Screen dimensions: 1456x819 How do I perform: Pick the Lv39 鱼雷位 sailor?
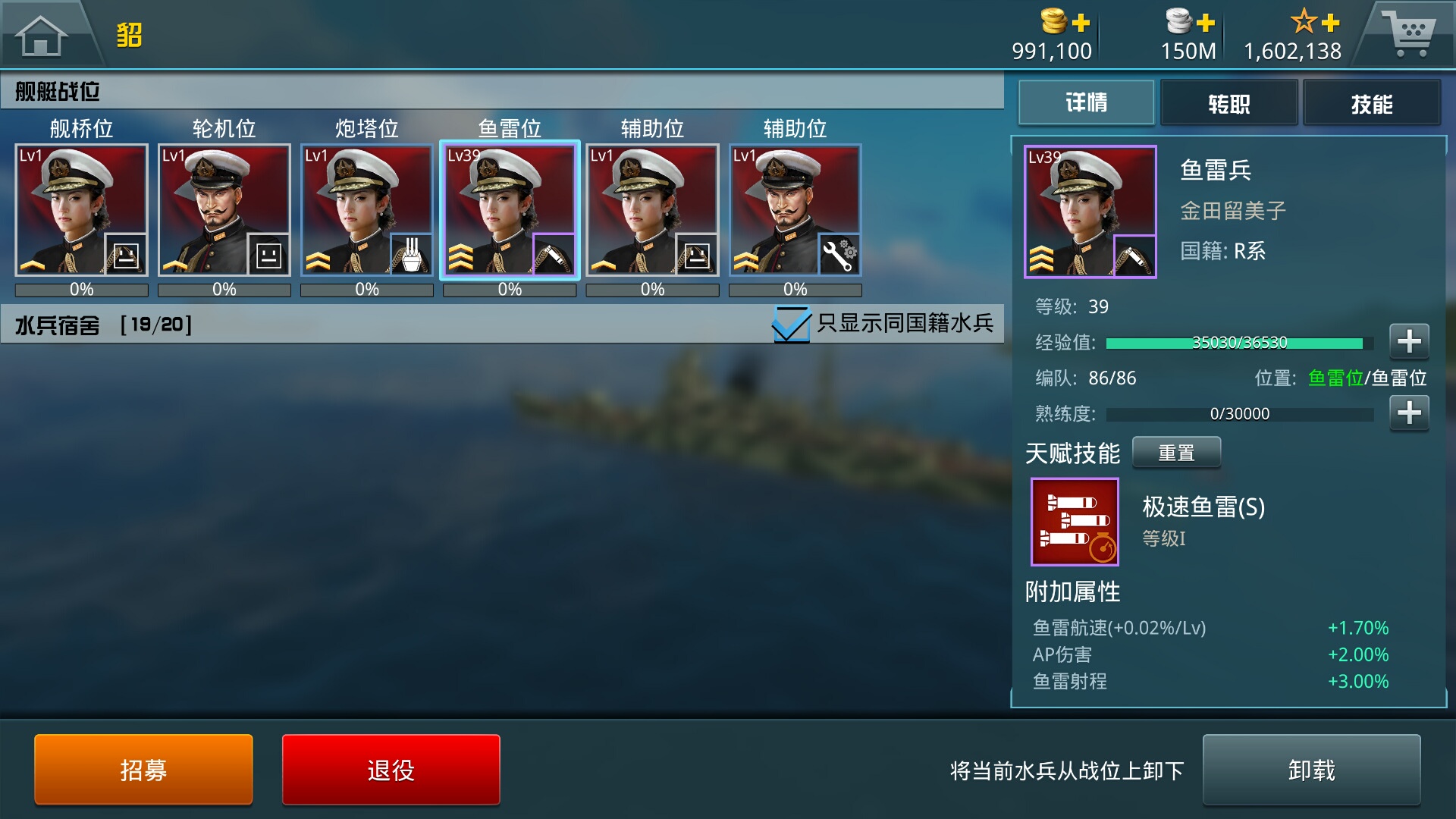click(510, 210)
